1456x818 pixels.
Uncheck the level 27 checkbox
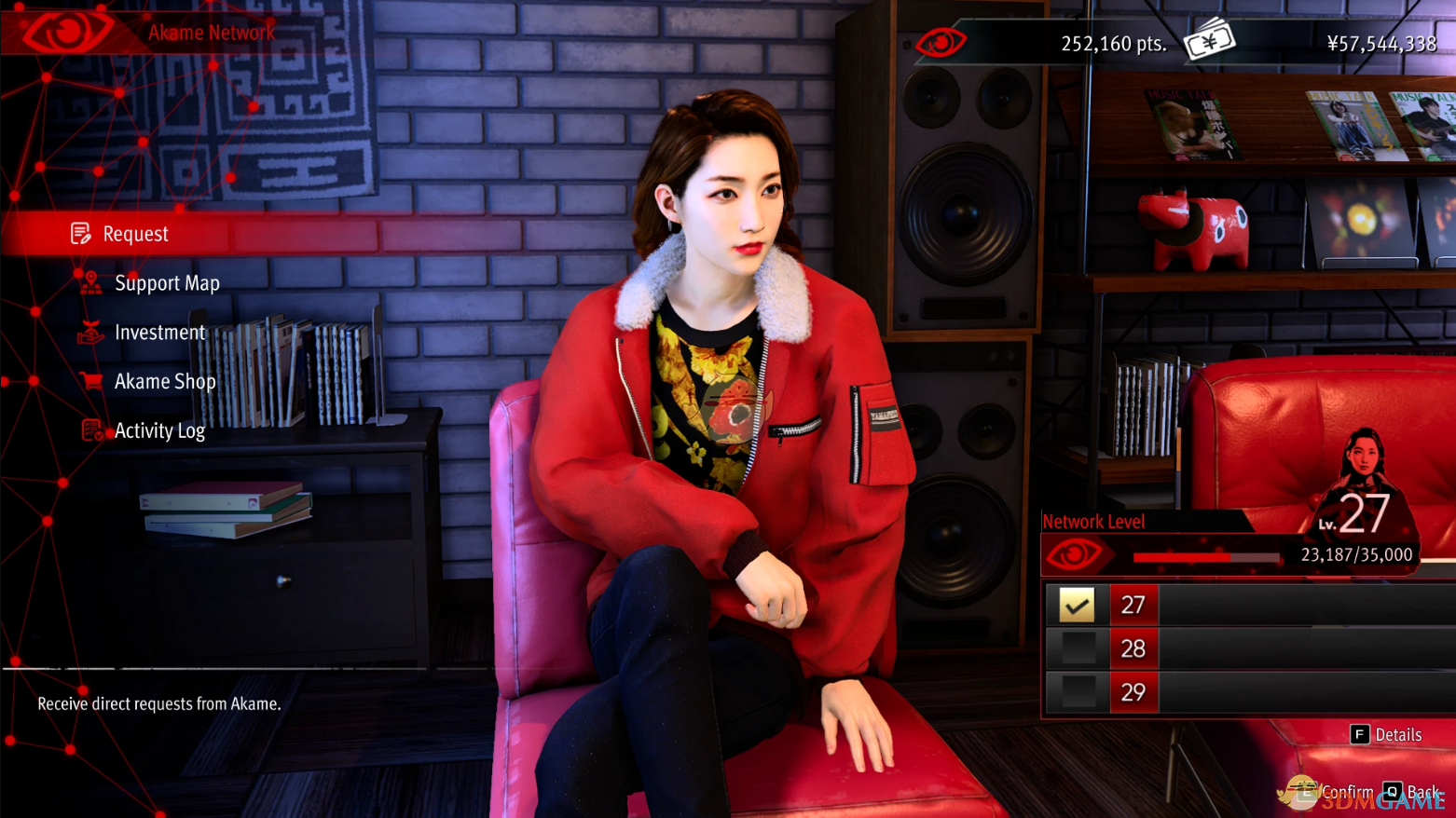(x=1078, y=604)
